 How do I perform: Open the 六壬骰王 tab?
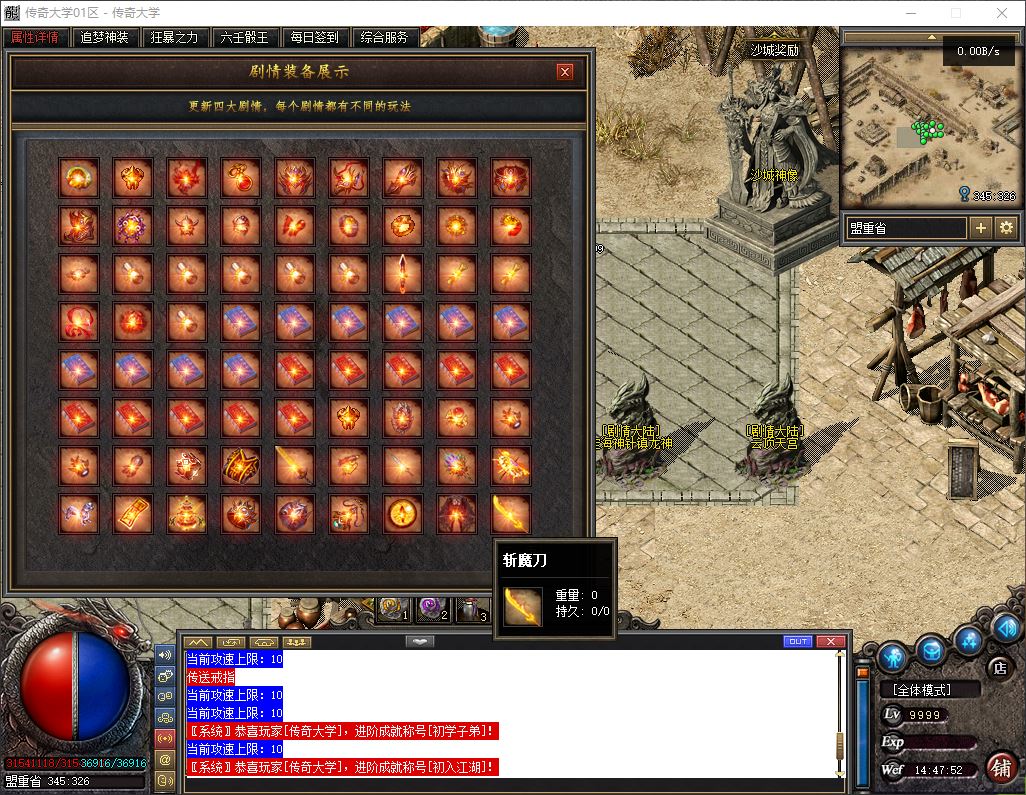click(244, 38)
